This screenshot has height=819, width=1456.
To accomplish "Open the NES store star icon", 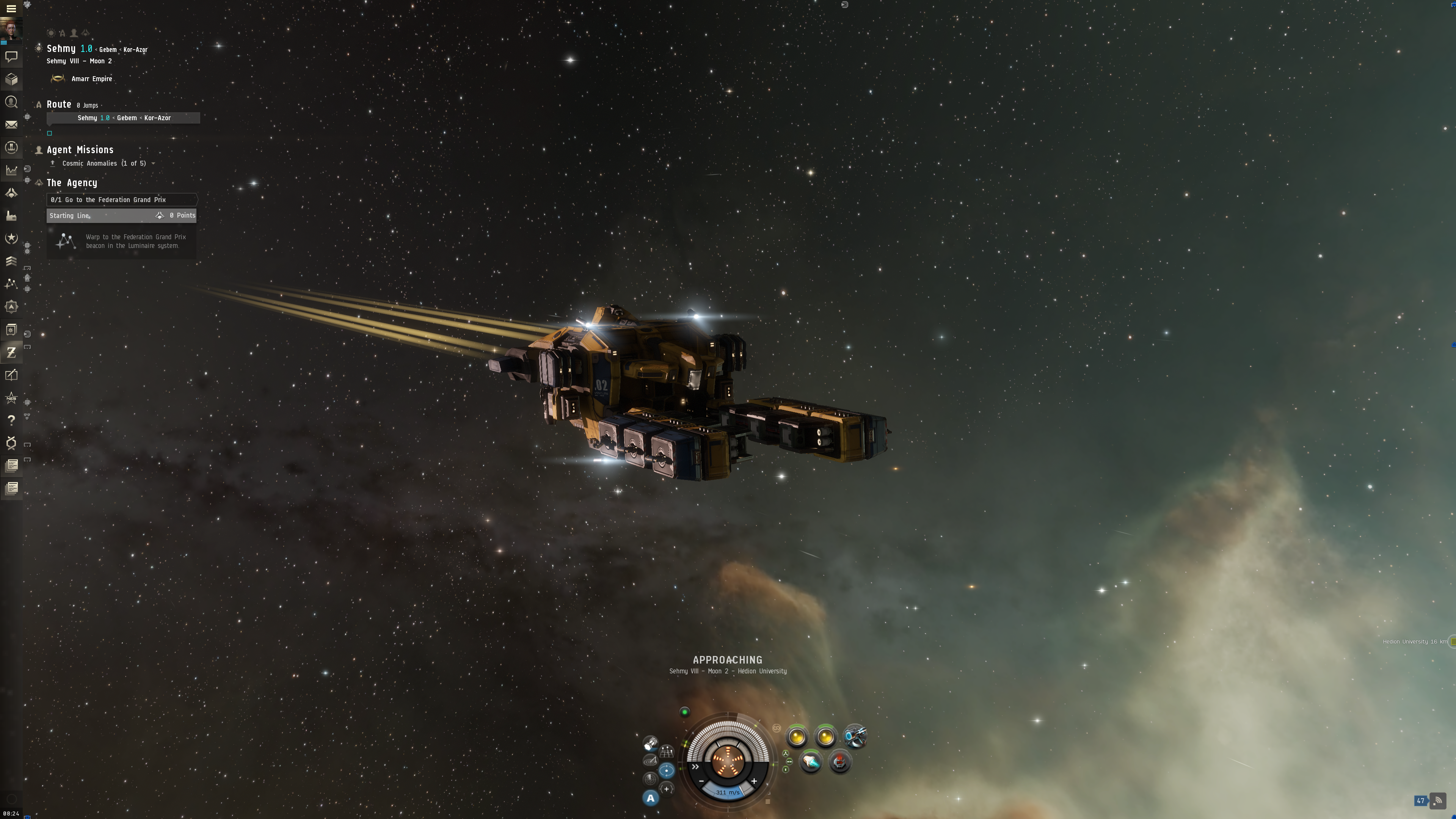I will pos(11,398).
